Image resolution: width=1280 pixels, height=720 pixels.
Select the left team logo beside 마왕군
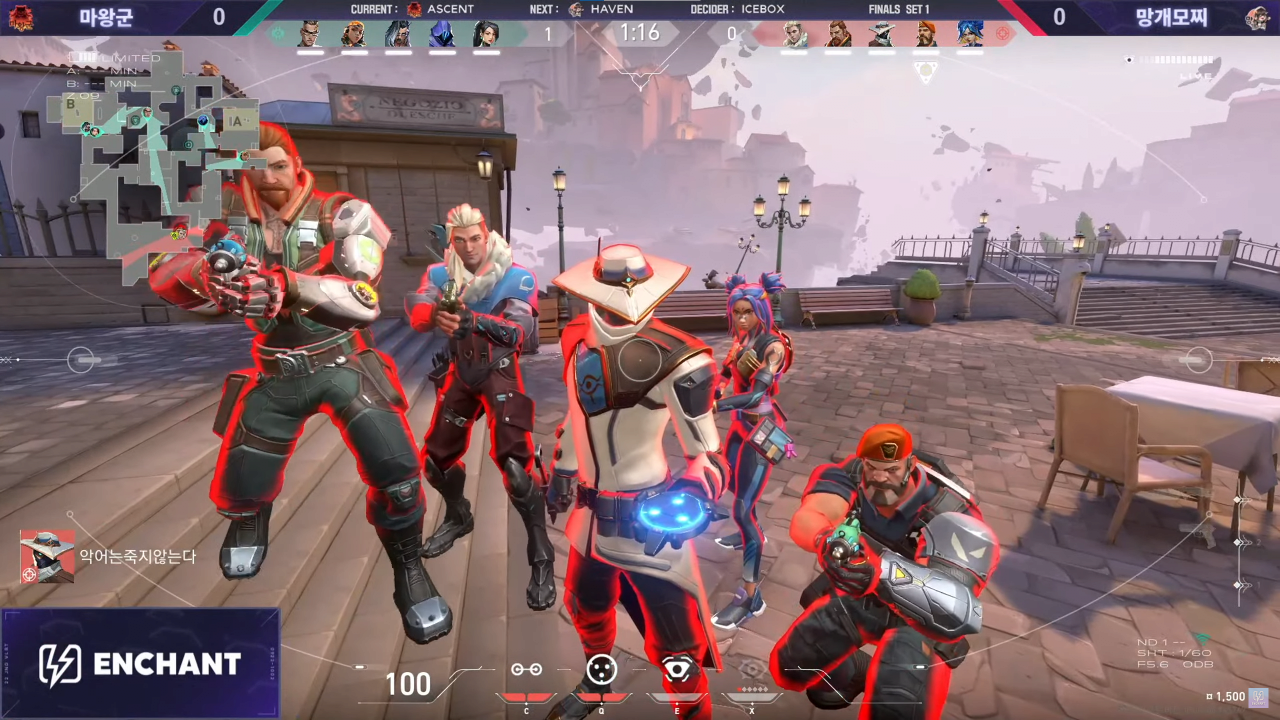pyautogui.click(x=22, y=17)
